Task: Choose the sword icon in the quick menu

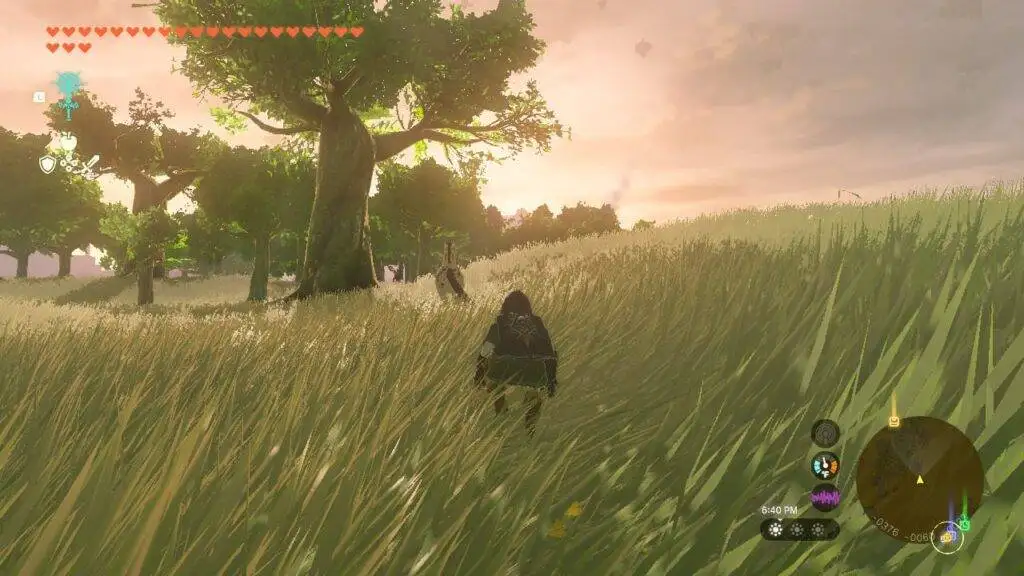Action: coord(90,164)
